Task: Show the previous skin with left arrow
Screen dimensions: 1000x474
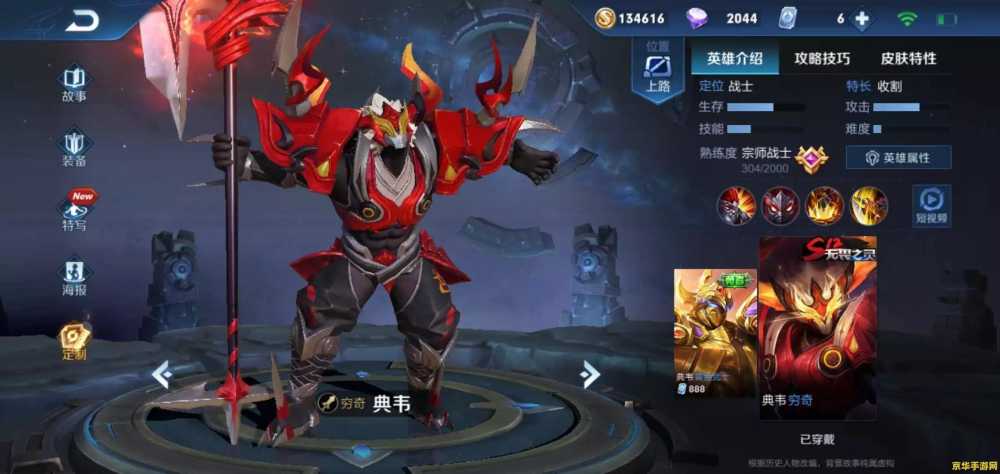Action: click(162, 374)
